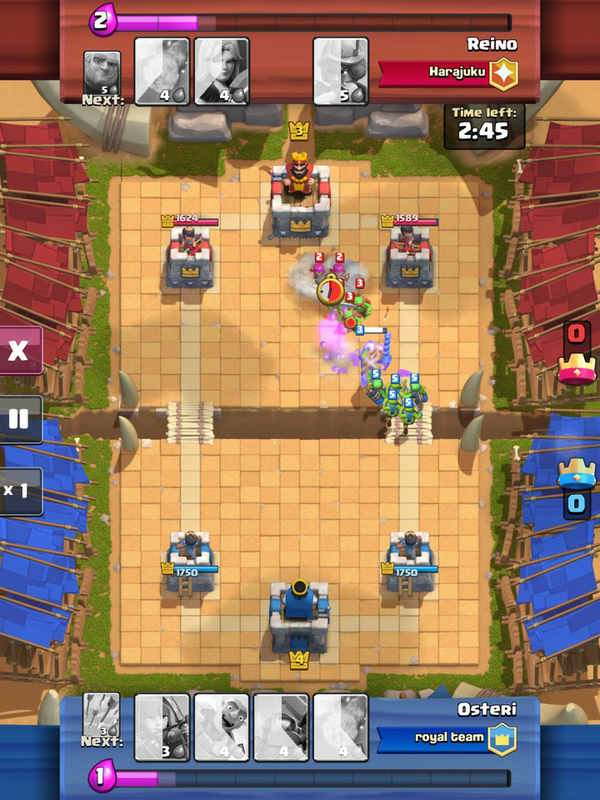Select the Archers card costing 3 elixir

pyautogui.click(x=162, y=727)
